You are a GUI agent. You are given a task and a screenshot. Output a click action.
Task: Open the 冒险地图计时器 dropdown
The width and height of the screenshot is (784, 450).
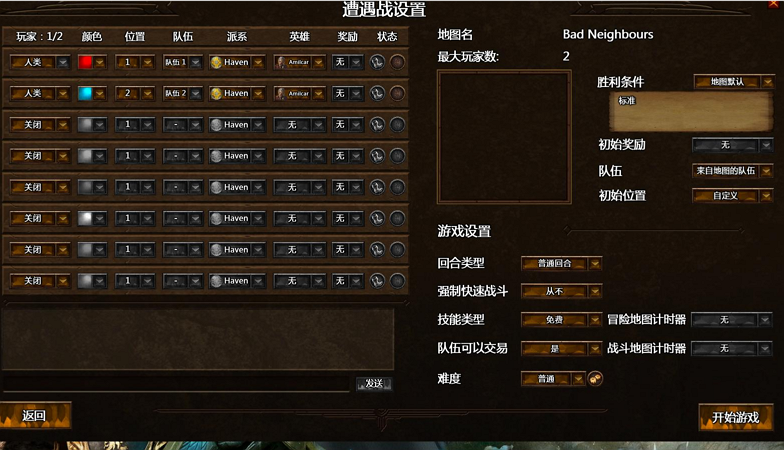click(732, 320)
